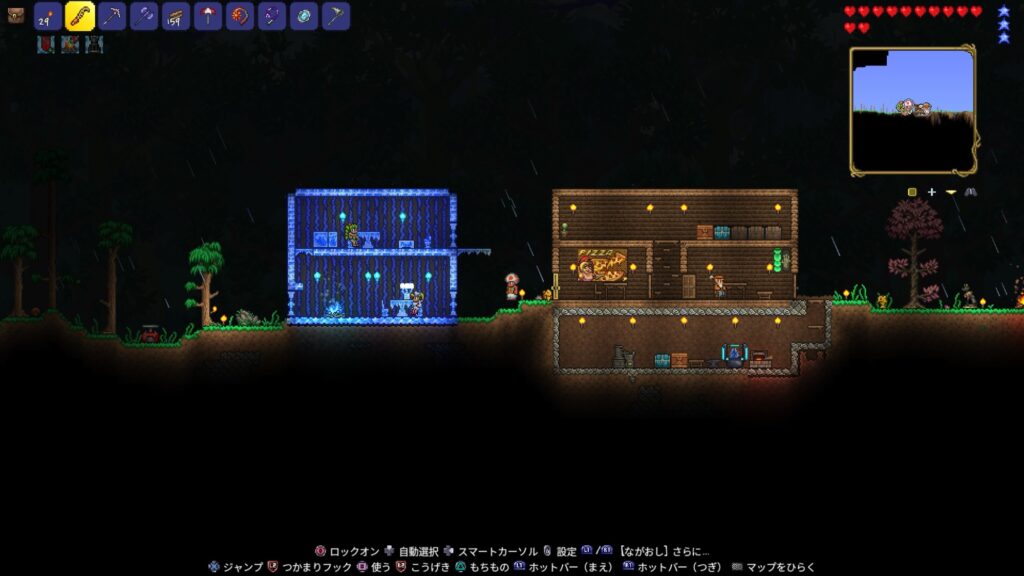Click the yellow minimap zoom-out arrow
Viewport: 1024px width, 576px height.
pyautogui.click(x=951, y=192)
